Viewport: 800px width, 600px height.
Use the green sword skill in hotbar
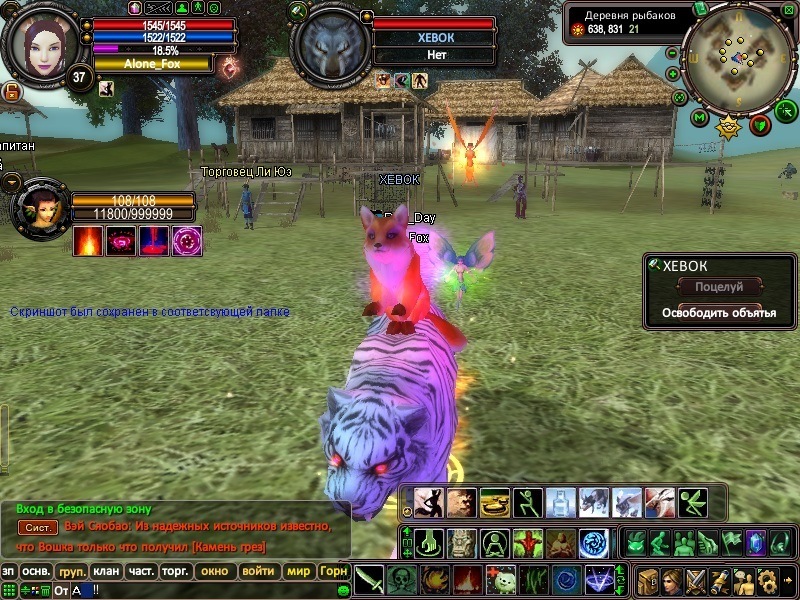coord(369,579)
